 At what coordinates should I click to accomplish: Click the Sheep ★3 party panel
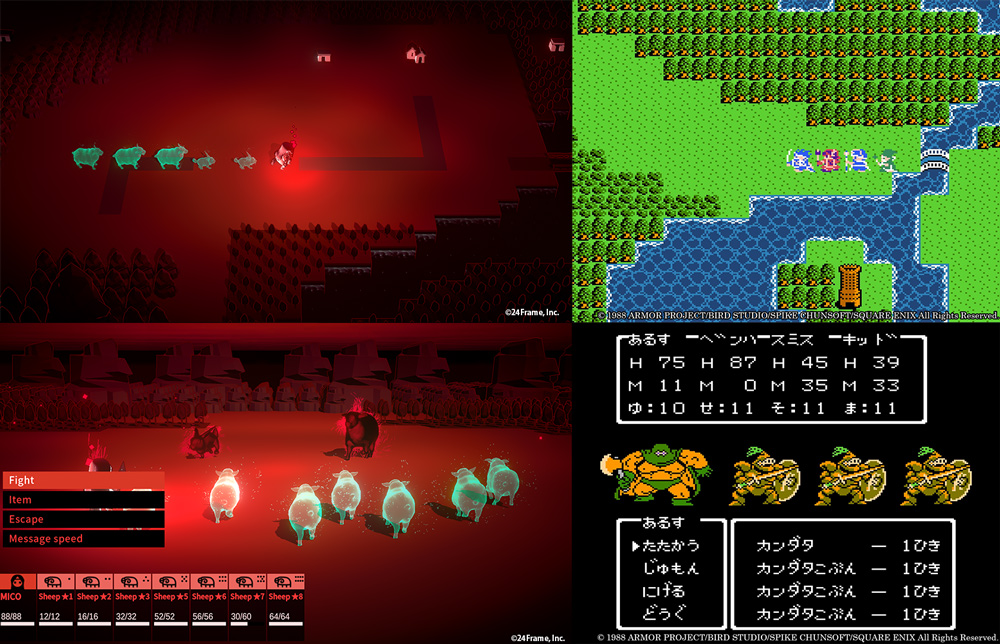click(x=133, y=602)
